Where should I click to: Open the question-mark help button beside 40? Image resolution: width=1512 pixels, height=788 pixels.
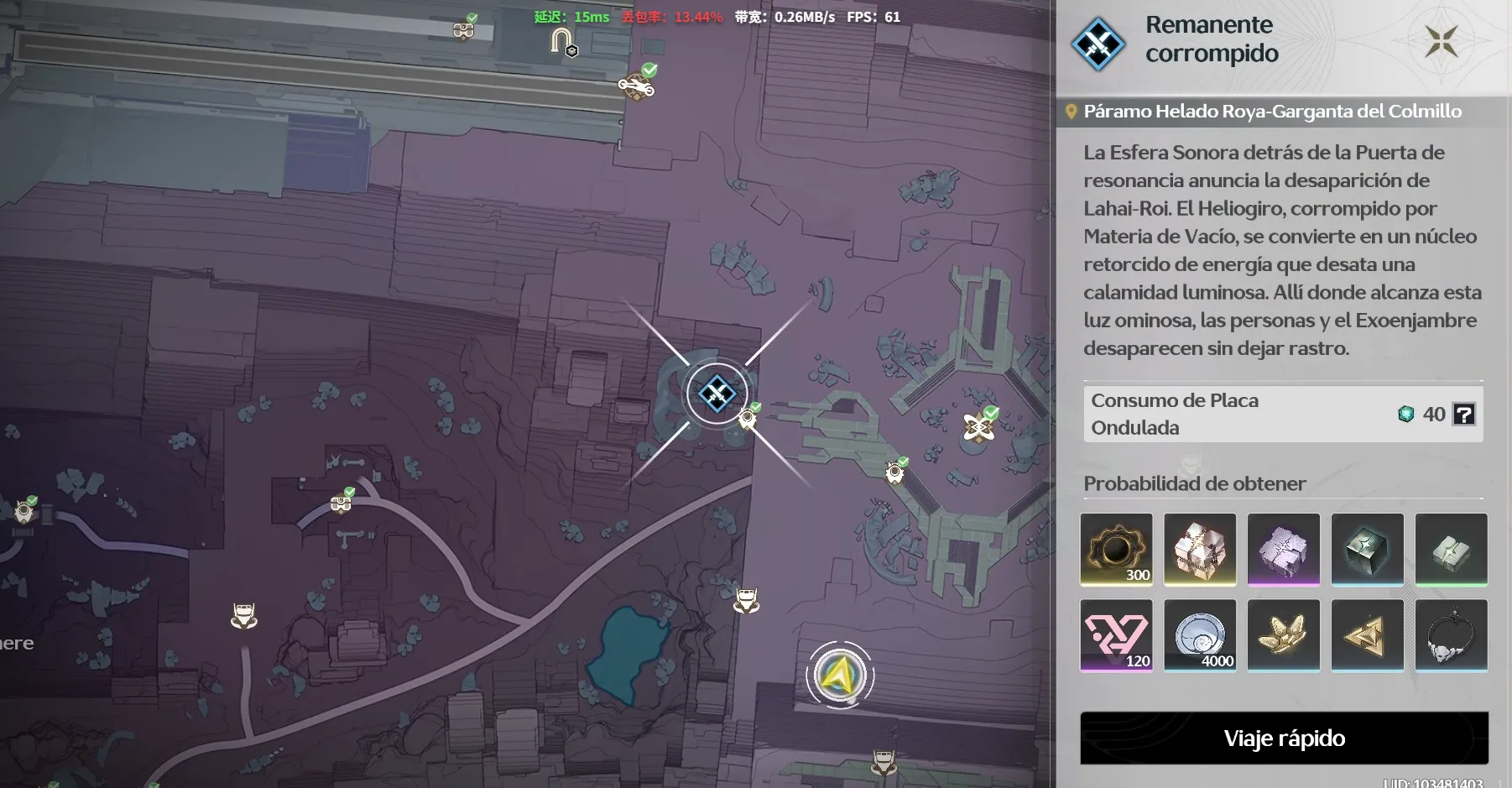click(x=1463, y=414)
